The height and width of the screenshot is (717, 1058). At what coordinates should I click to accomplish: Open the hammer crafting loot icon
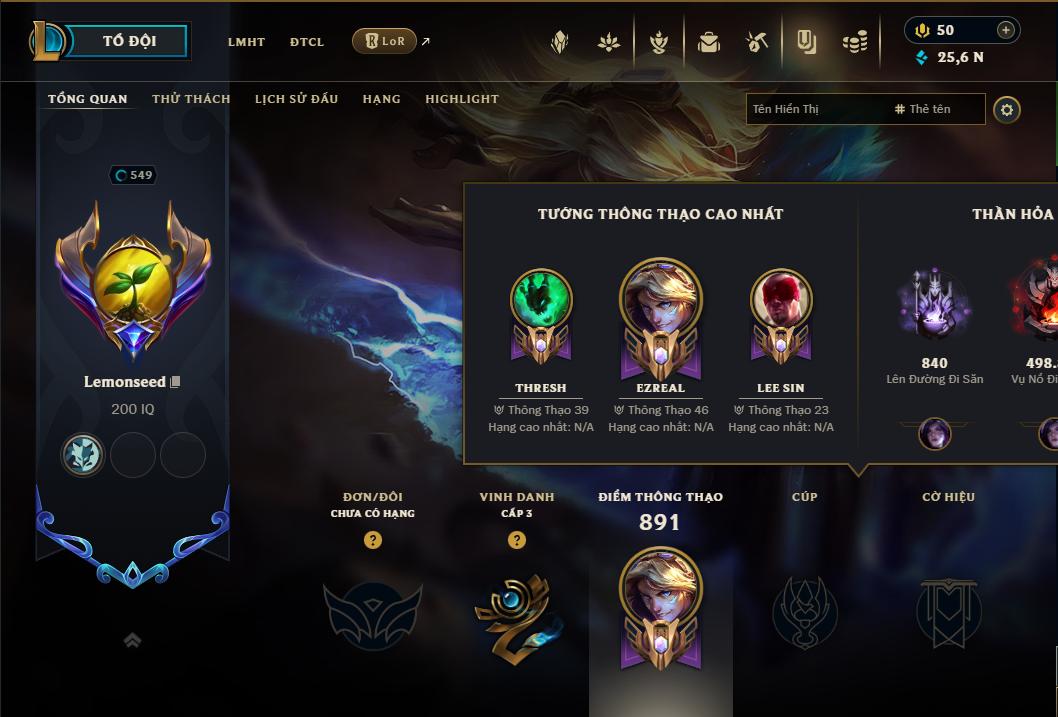pyautogui.click(x=756, y=42)
